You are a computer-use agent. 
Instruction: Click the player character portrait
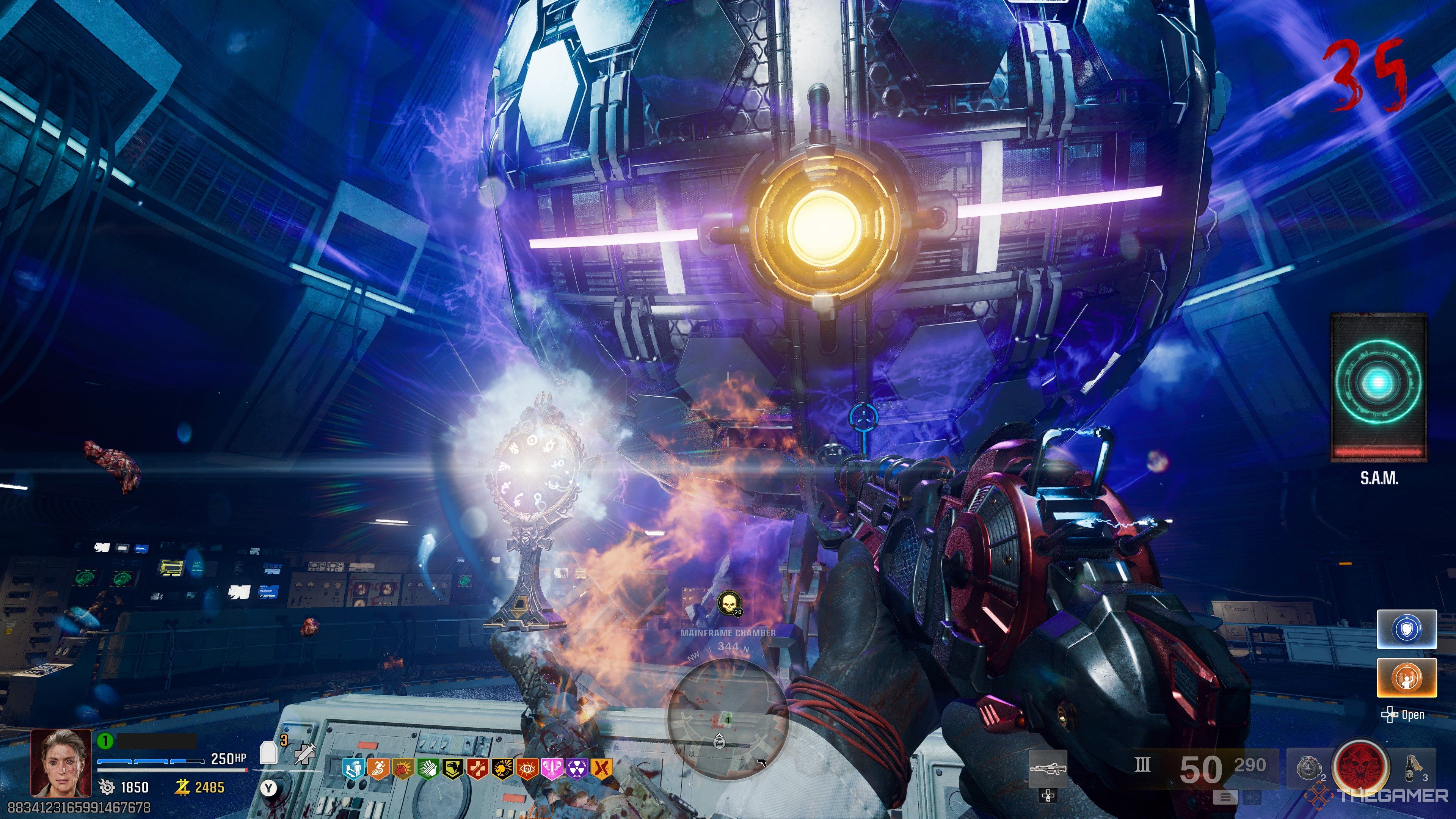[61, 763]
